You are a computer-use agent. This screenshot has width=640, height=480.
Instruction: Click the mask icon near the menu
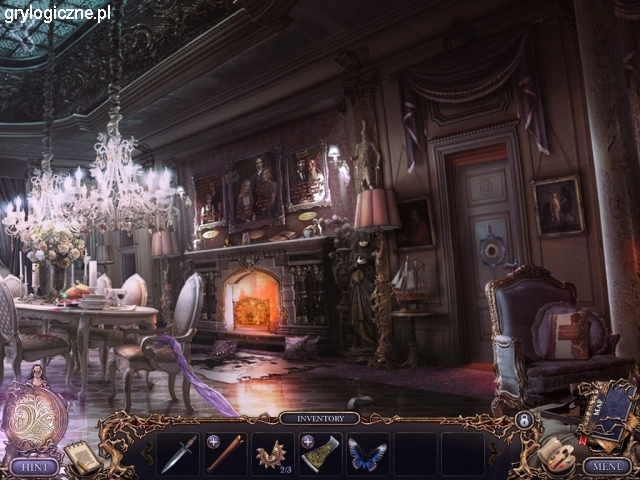(551, 455)
